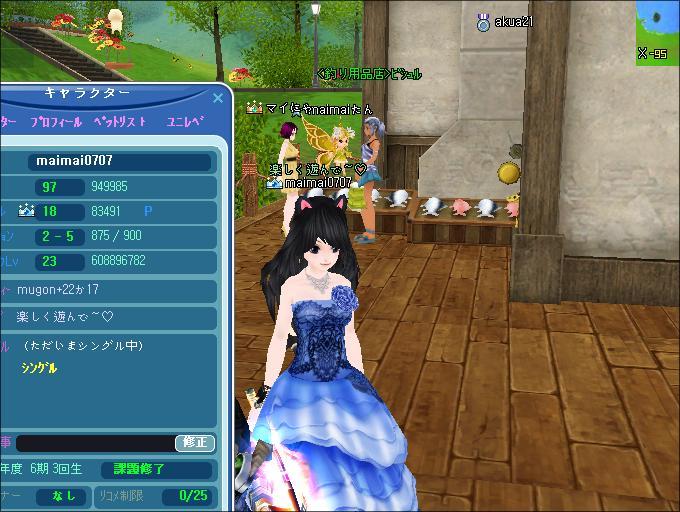680x512 pixels.
Task: Close the キャラクター character window
Action: [218, 98]
